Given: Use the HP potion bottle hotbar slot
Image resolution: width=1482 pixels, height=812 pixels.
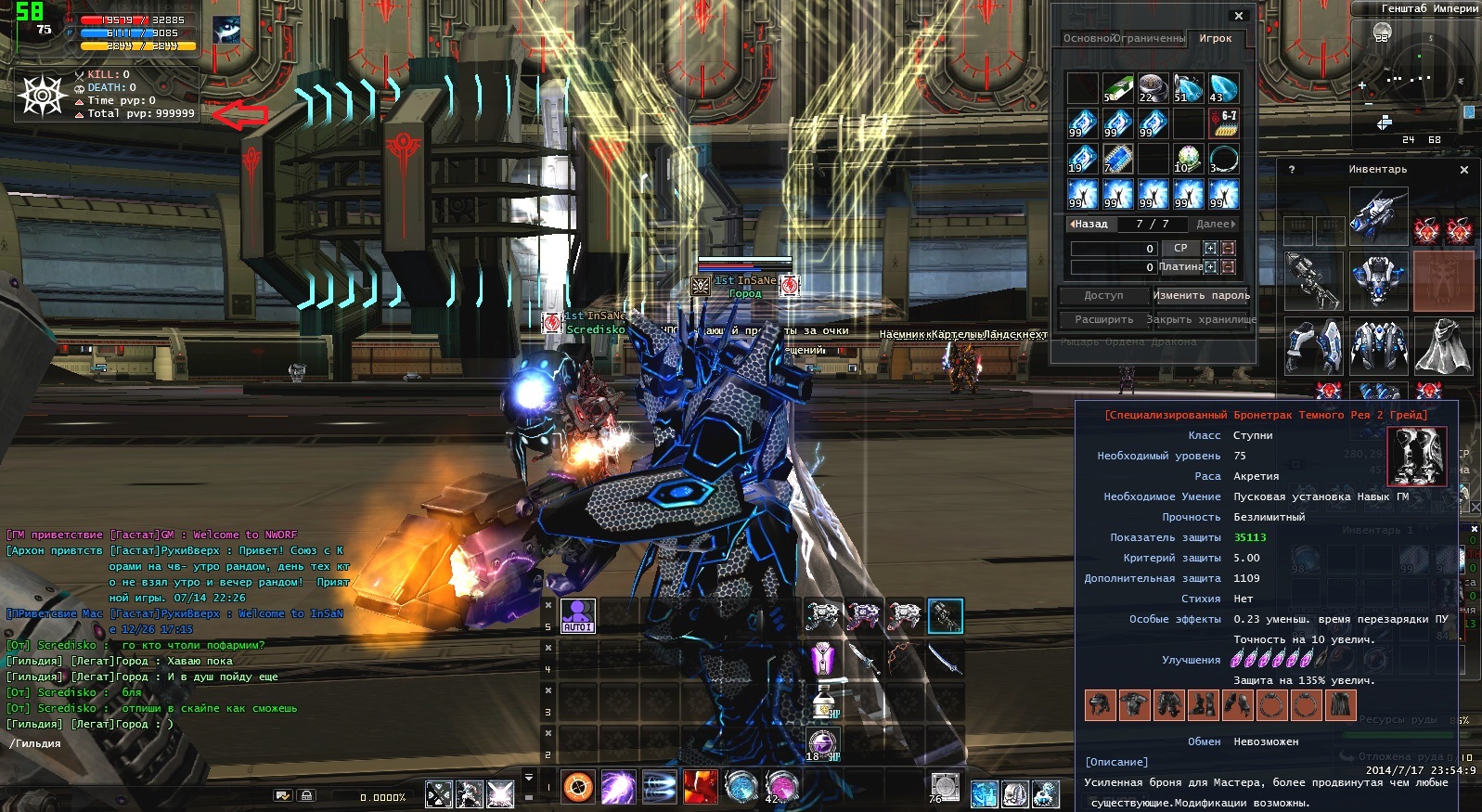Looking at the screenshot, I should tap(822, 702).
